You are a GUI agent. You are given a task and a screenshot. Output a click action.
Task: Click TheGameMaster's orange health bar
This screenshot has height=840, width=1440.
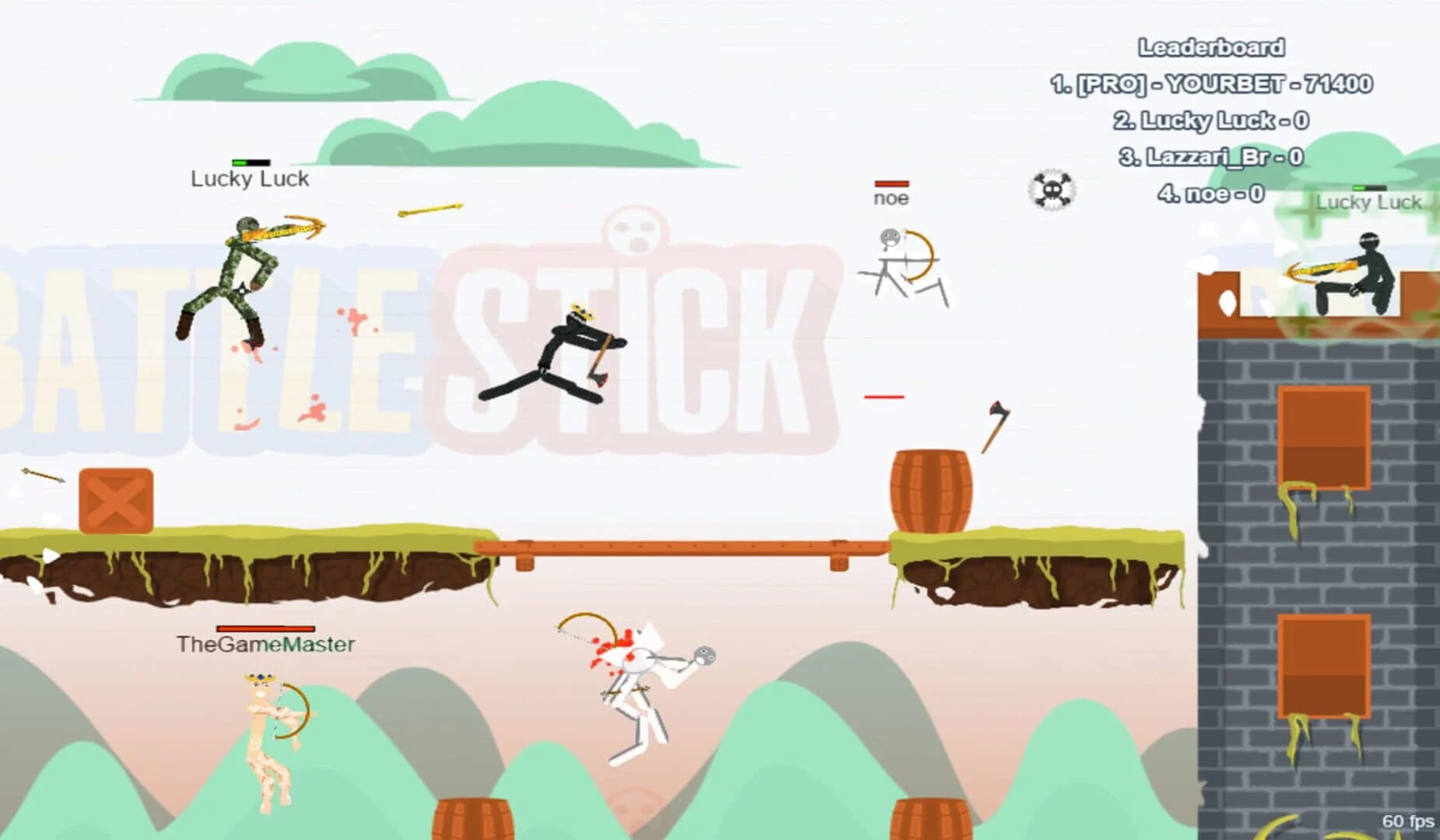(266, 628)
